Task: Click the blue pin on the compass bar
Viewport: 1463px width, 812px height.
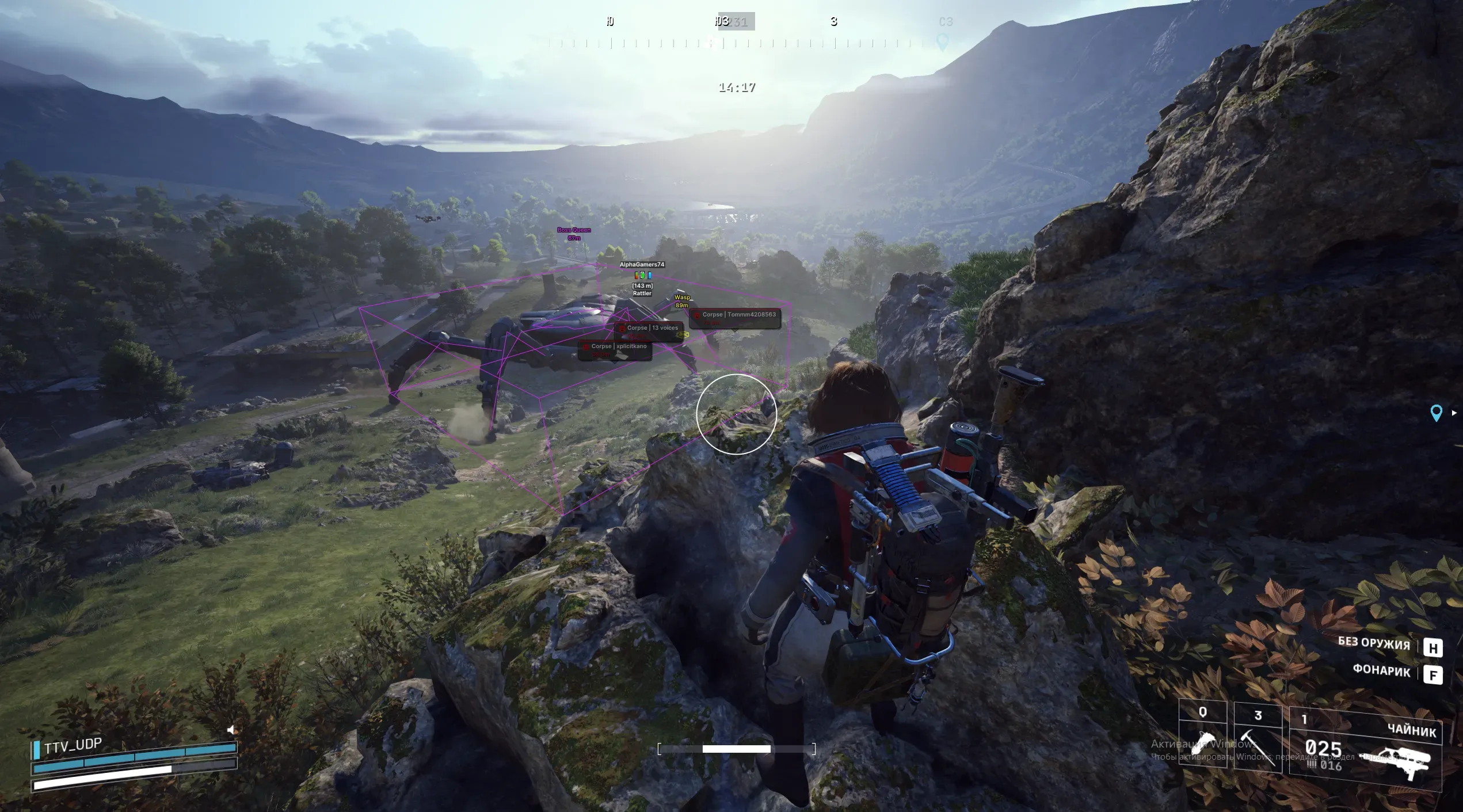Action: click(942, 42)
